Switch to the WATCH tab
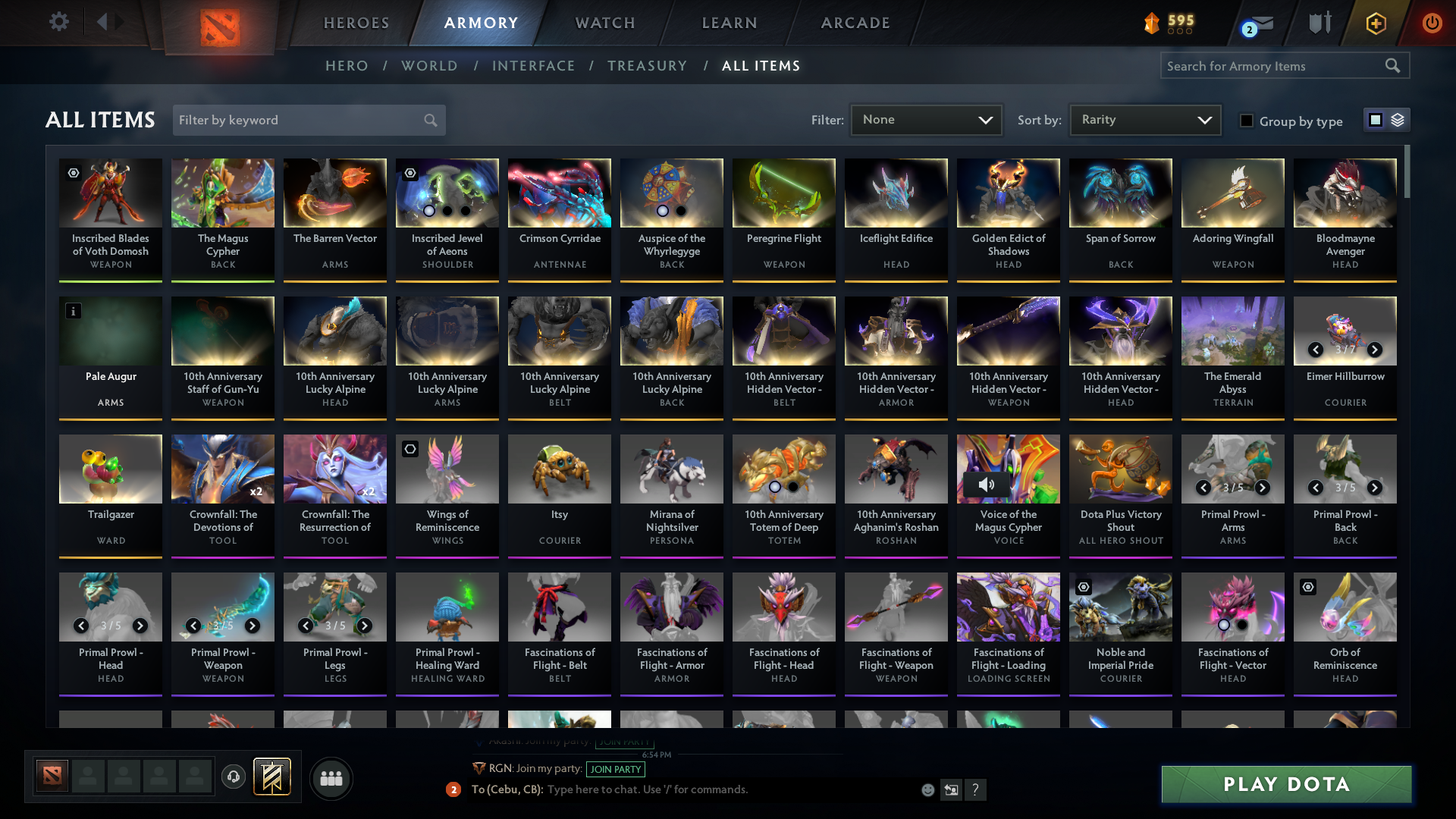 (604, 23)
